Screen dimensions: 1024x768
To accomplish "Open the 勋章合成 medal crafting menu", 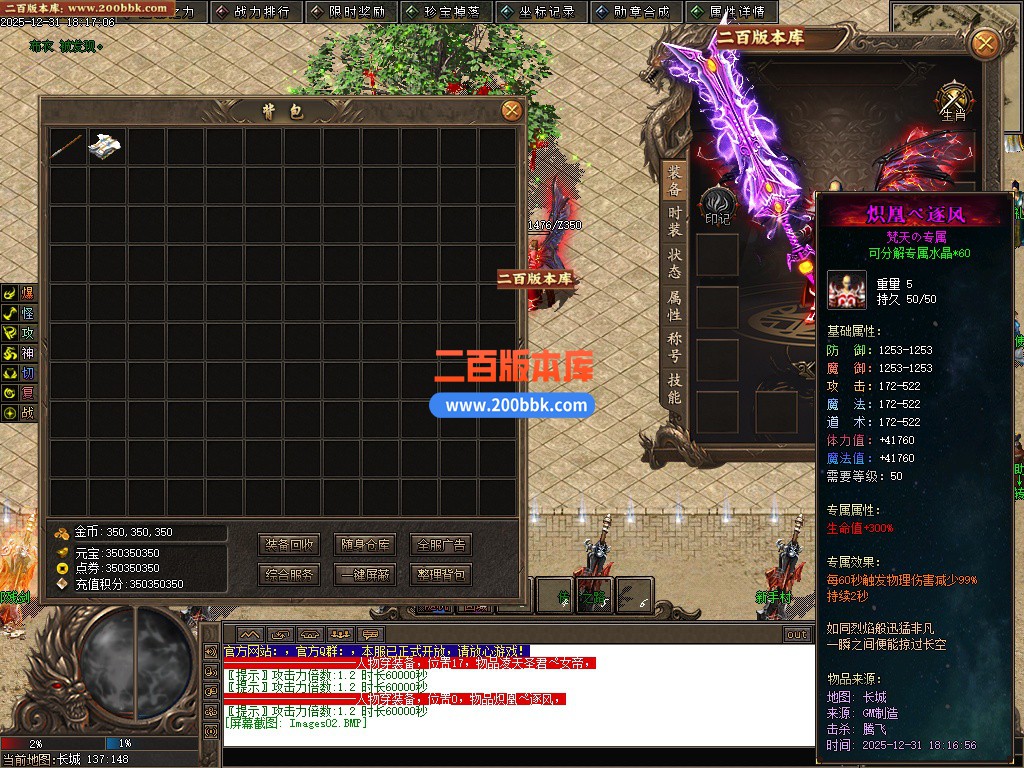I will 633,12.
